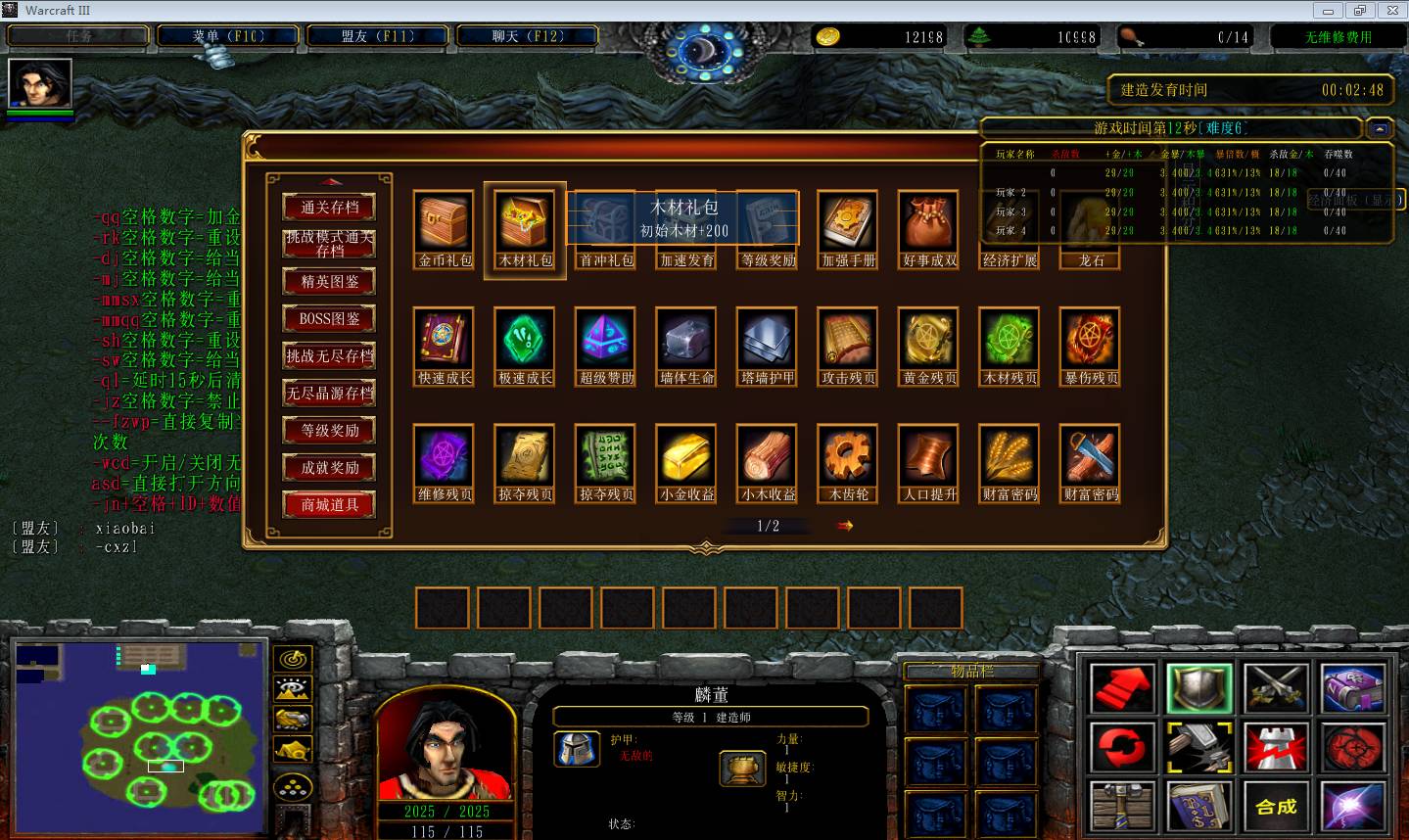
Task: Open the BOSS图鉴 section
Action: [x=329, y=319]
